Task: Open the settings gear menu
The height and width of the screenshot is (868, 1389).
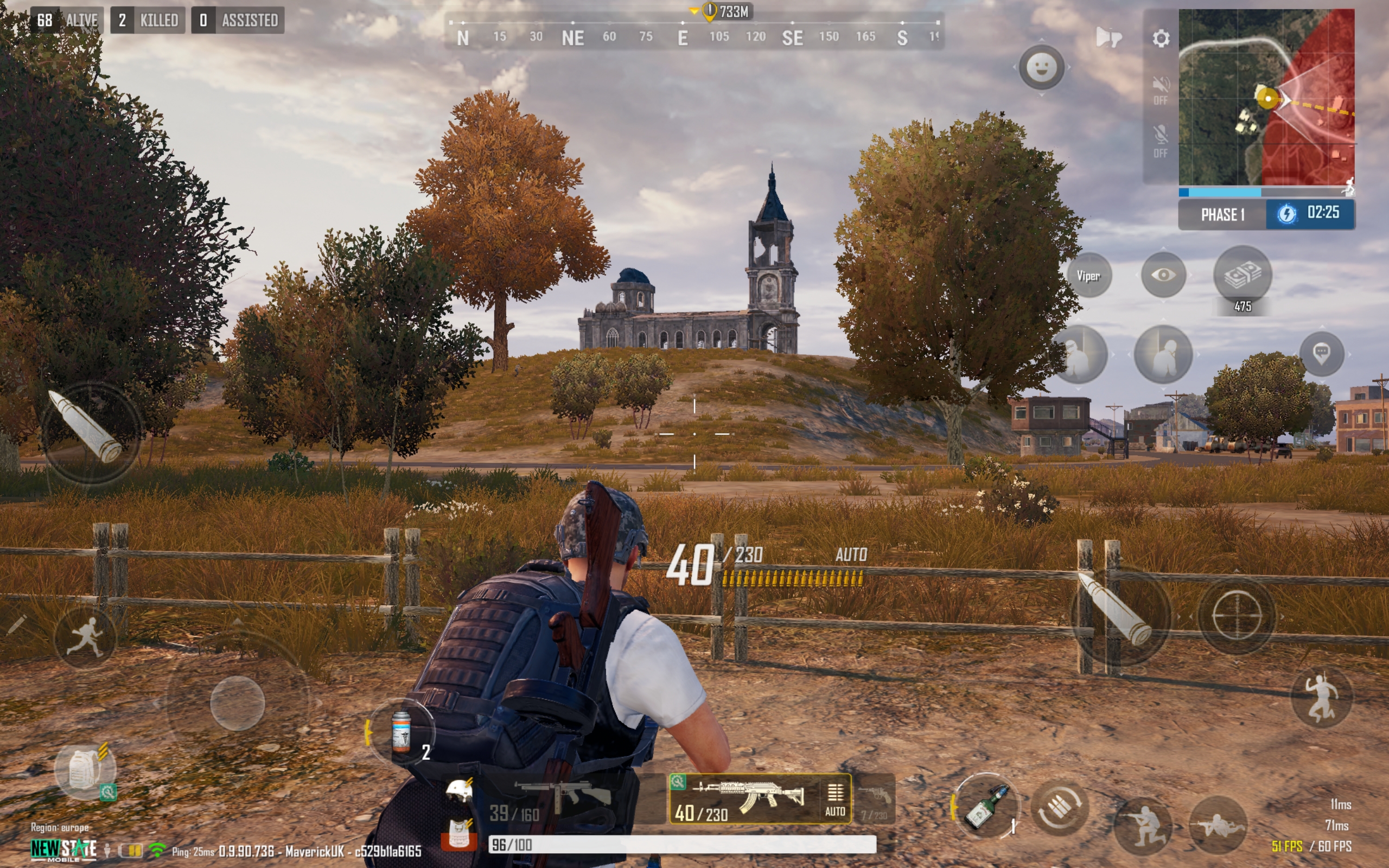Action: click(1161, 39)
